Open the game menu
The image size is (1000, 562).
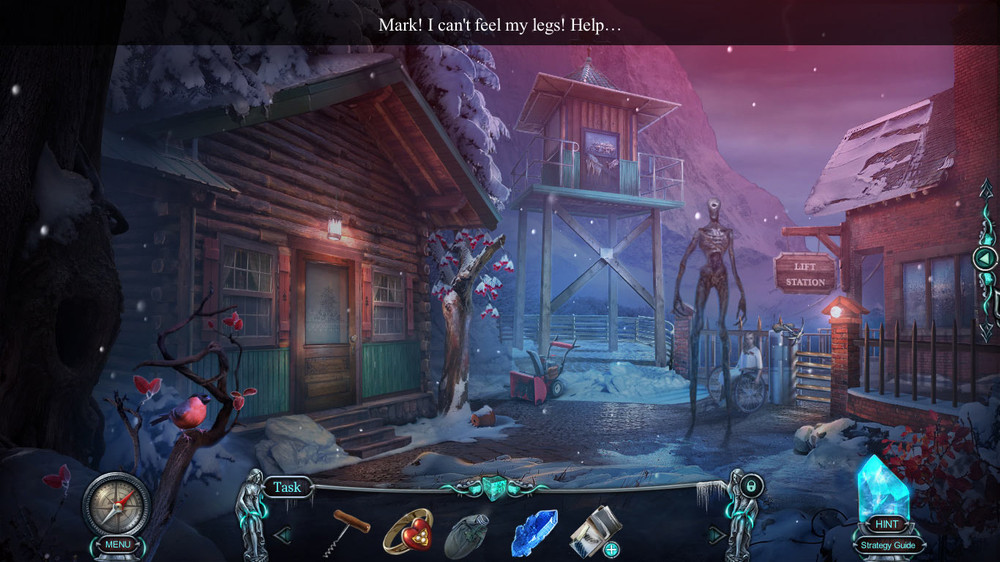(x=116, y=545)
